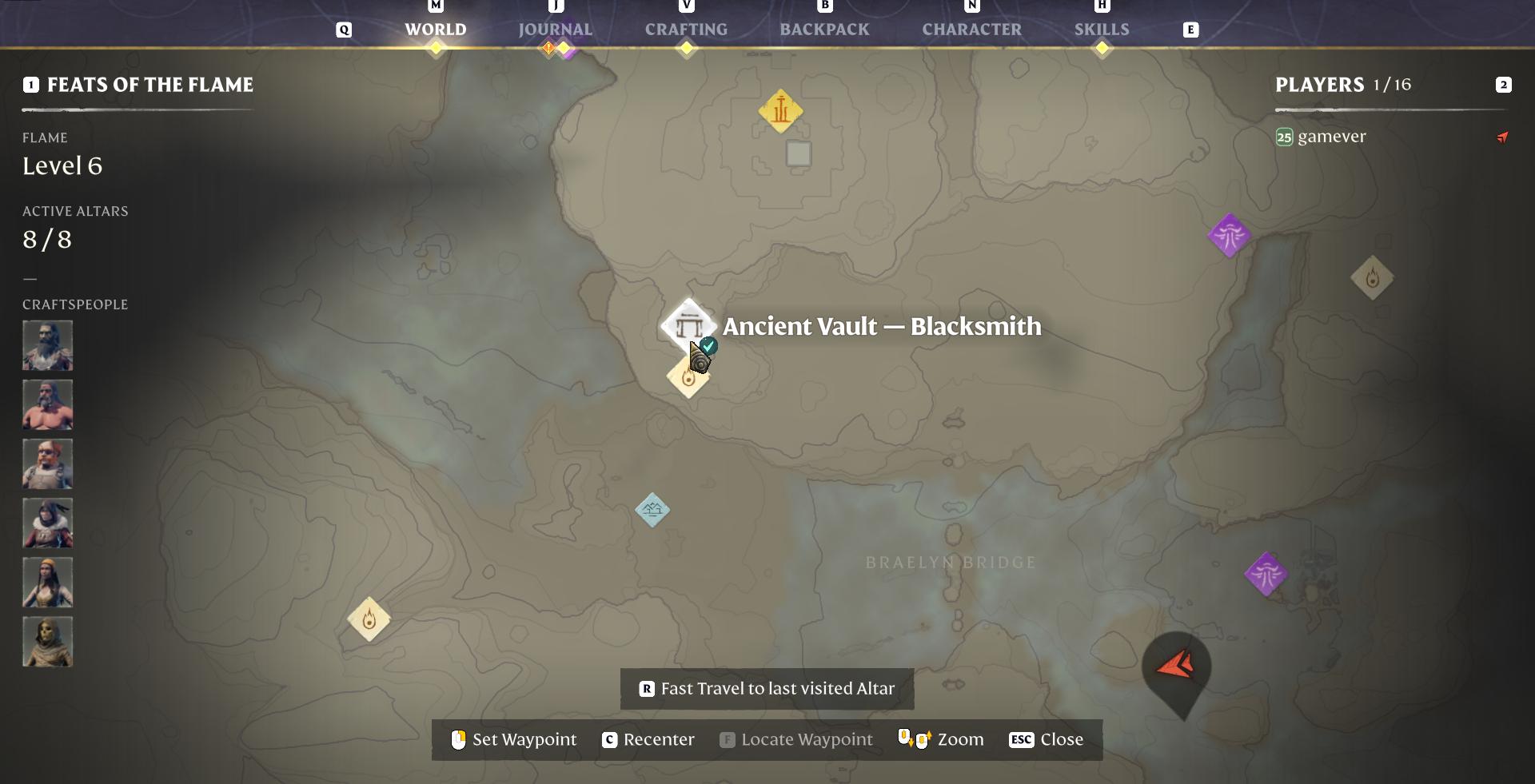This screenshot has width=1535, height=784.
Task: Fast Travel to last visited Altar
Action: 767,689
